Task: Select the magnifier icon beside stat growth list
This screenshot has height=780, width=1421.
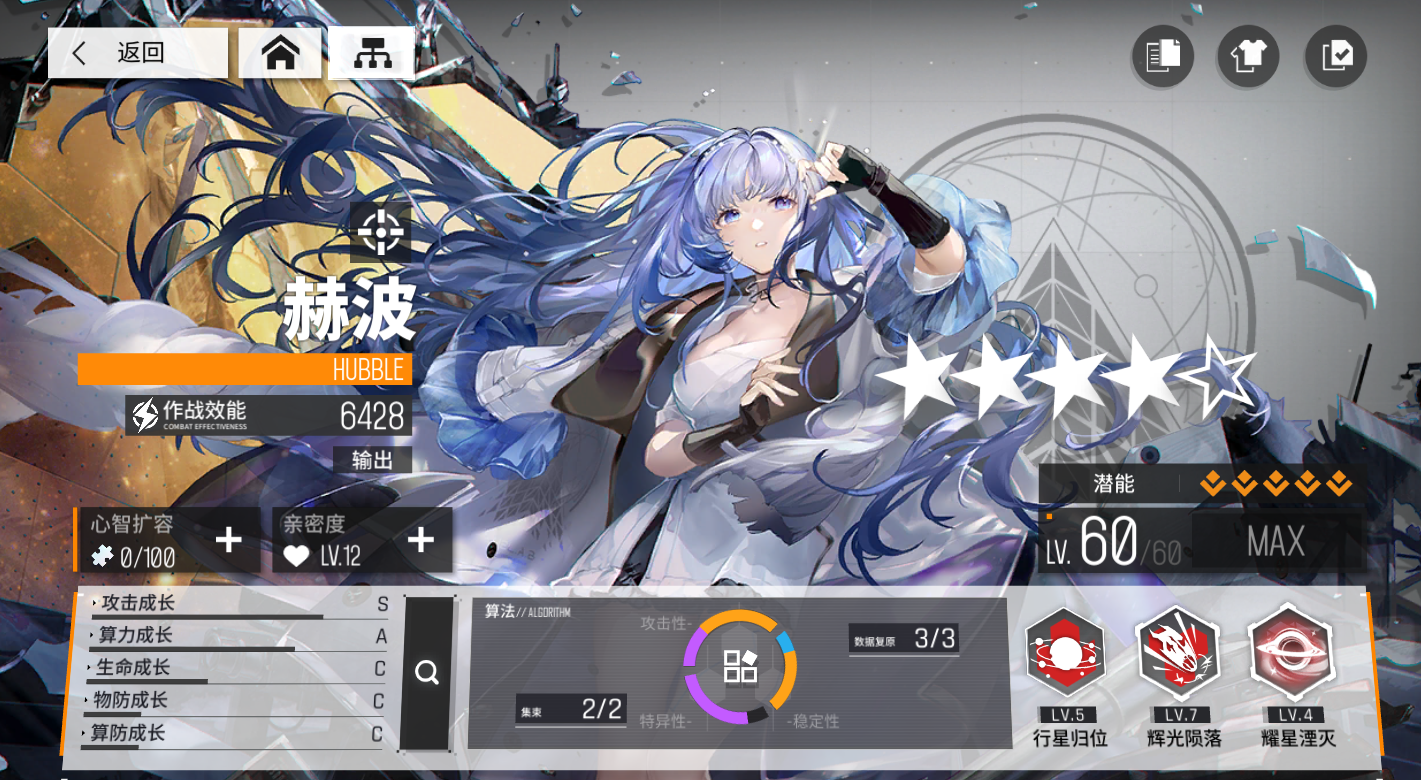Action: pyautogui.click(x=428, y=673)
